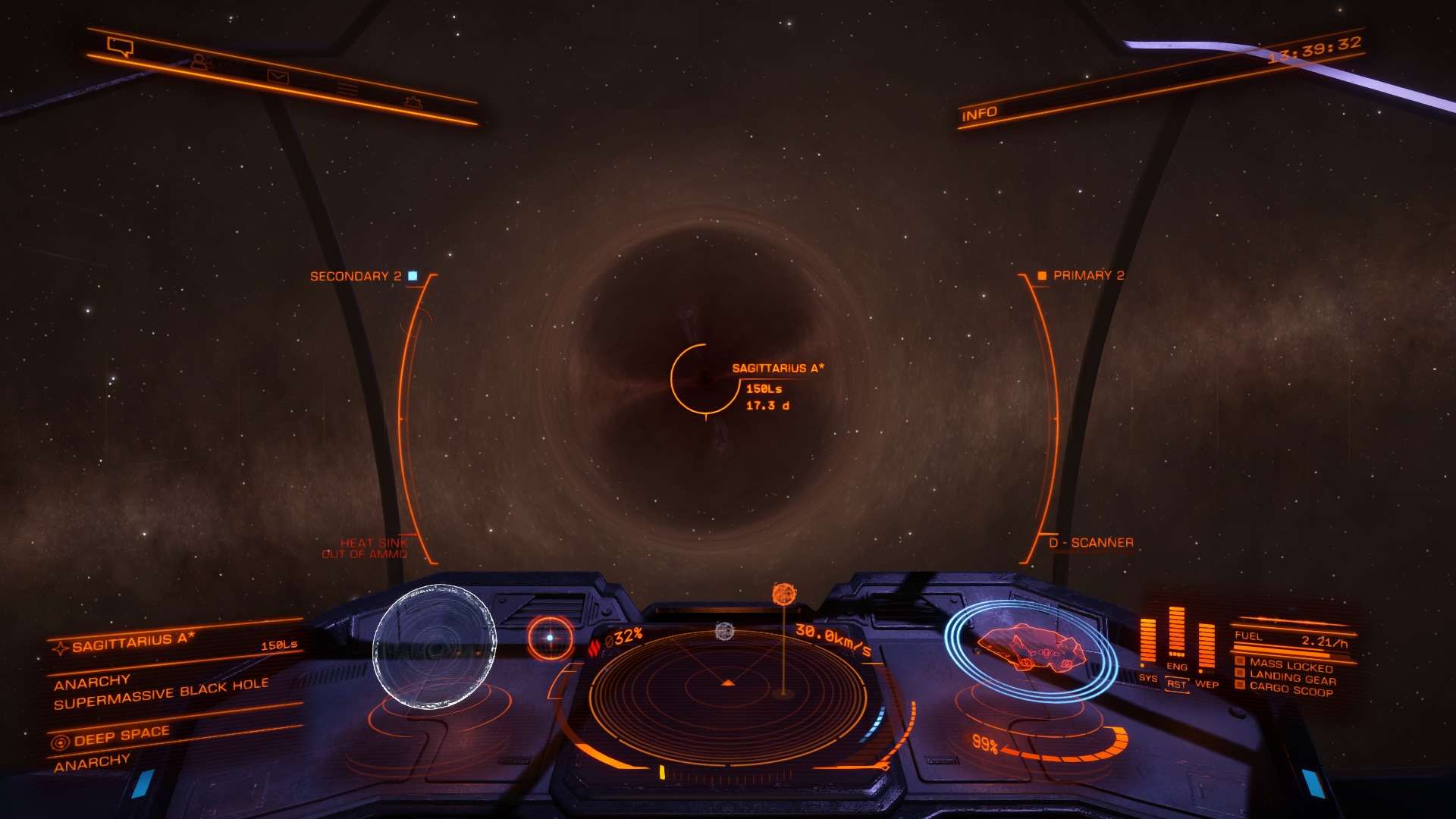The width and height of the screenshot is (1456, 819).
Task: Open the contacts person icon
Action: (199, 62)
